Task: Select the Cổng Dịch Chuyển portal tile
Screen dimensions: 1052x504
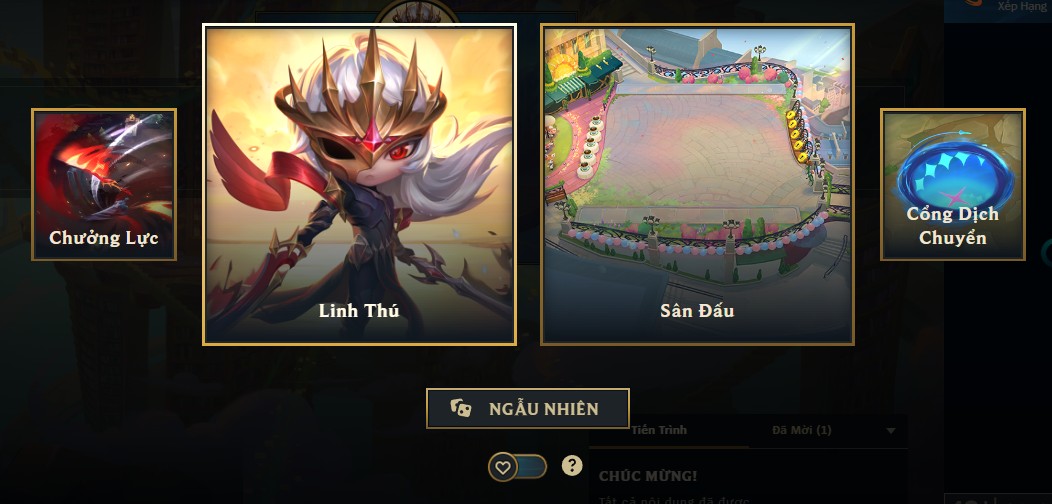Action: coord(952,184)
